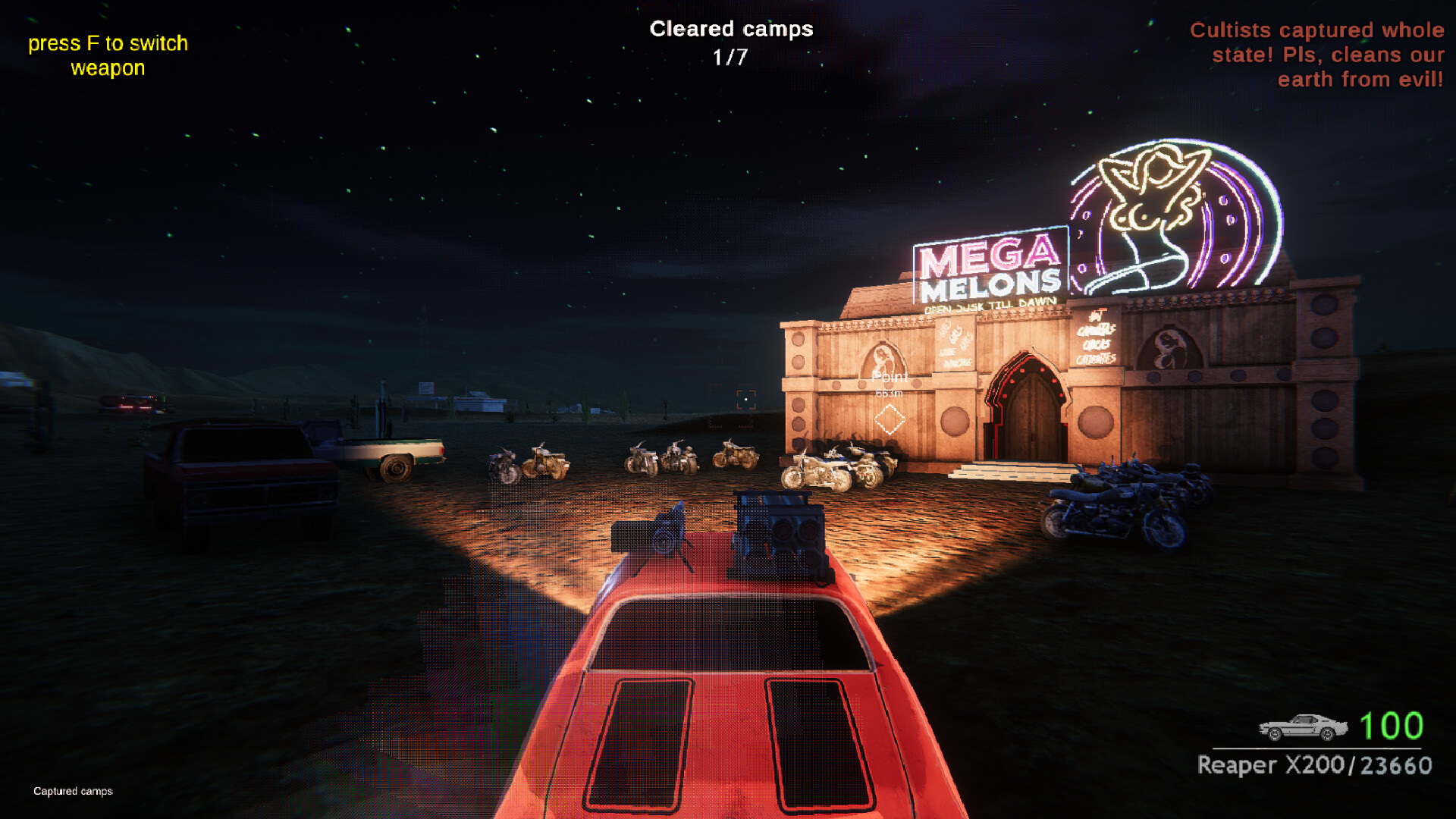Click the white health bar line

click(x=1316, y=748)
